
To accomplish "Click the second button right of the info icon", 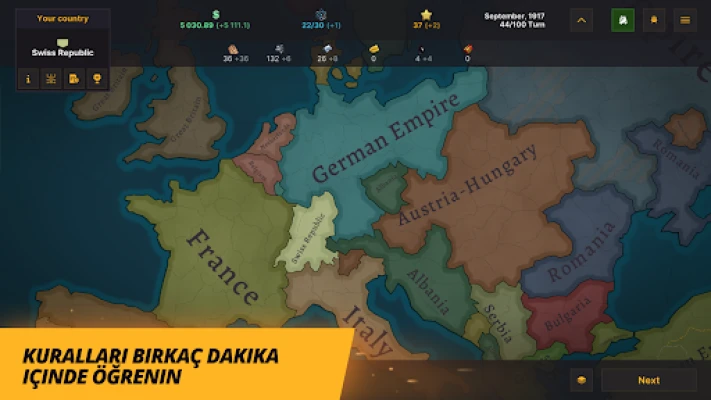I will 51,78.
